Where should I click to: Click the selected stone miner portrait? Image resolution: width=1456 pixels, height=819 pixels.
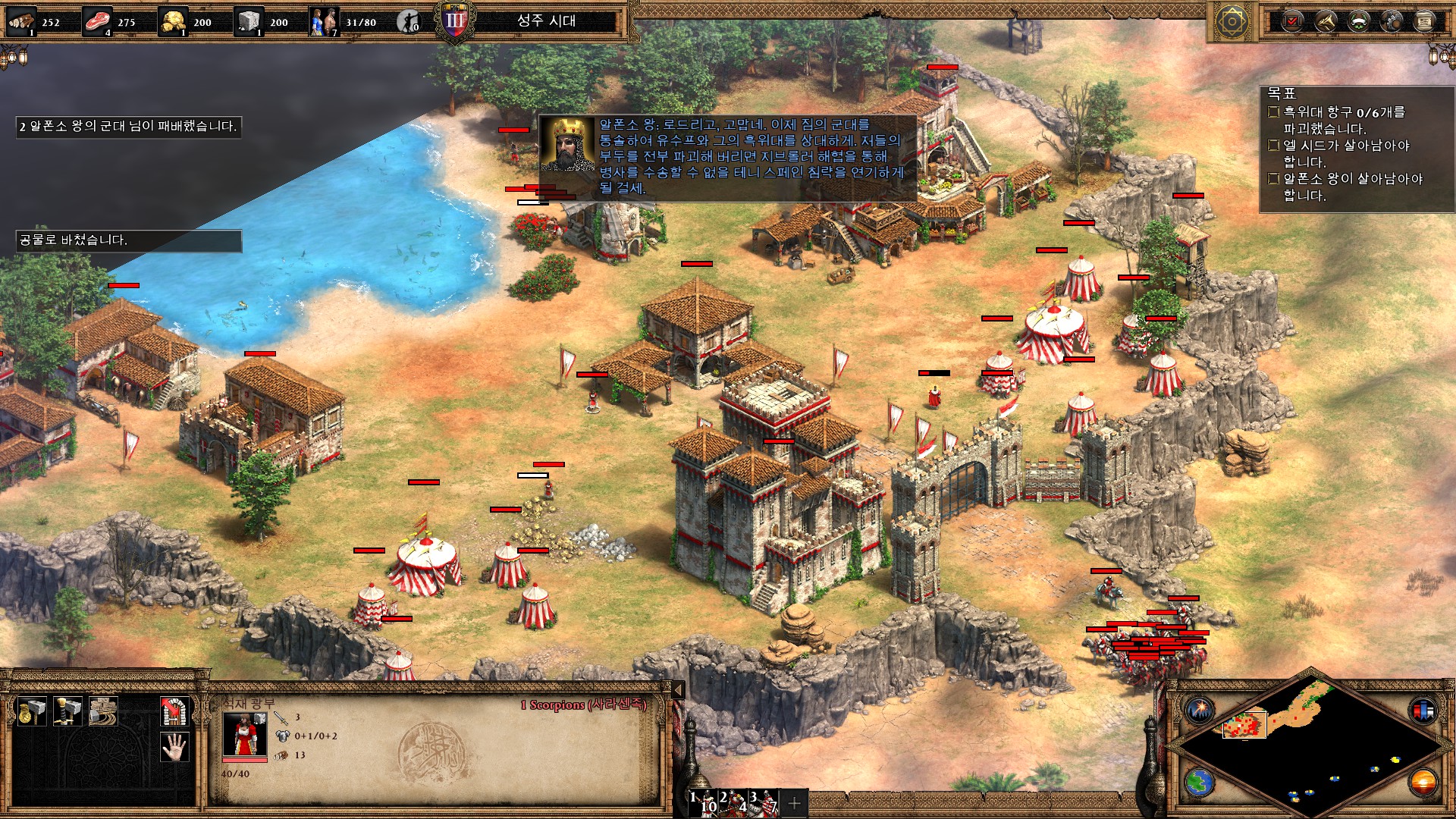(244, 734)
